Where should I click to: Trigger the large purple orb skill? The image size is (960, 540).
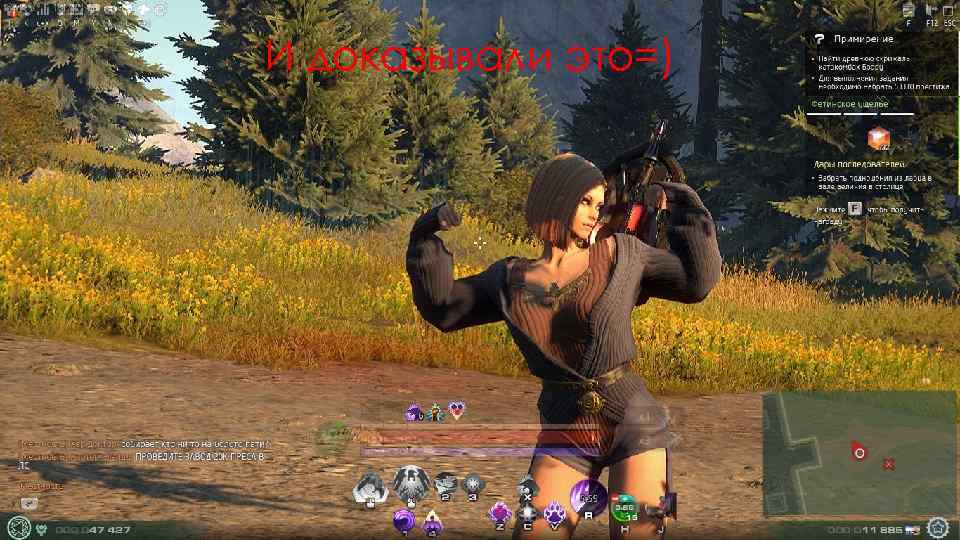pos(588,494)
